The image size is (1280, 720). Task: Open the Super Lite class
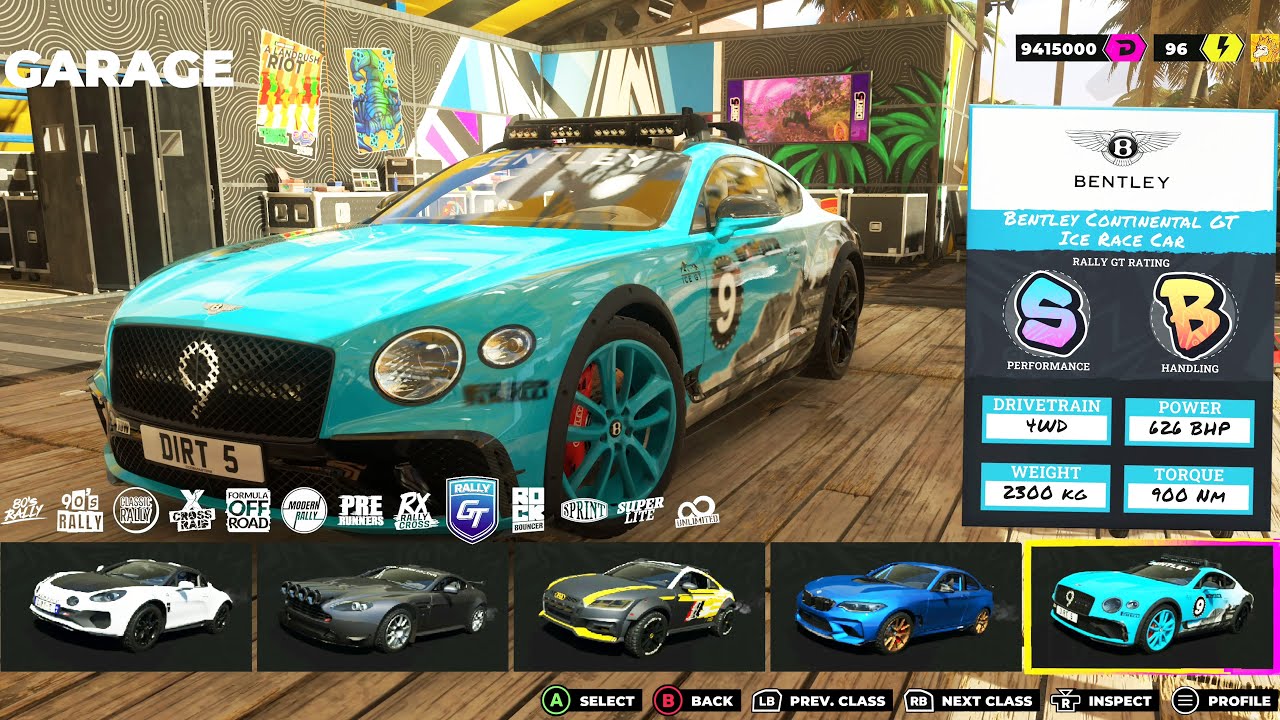tap(640, 510)
